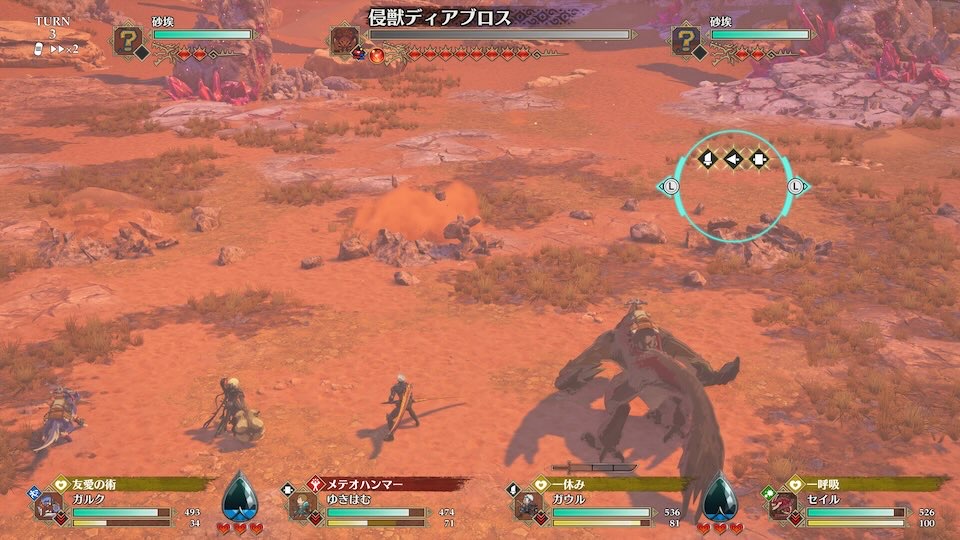Select ガウル's party portrait
The width and height of the screenshot is (960, 540).
pos(528,507)
